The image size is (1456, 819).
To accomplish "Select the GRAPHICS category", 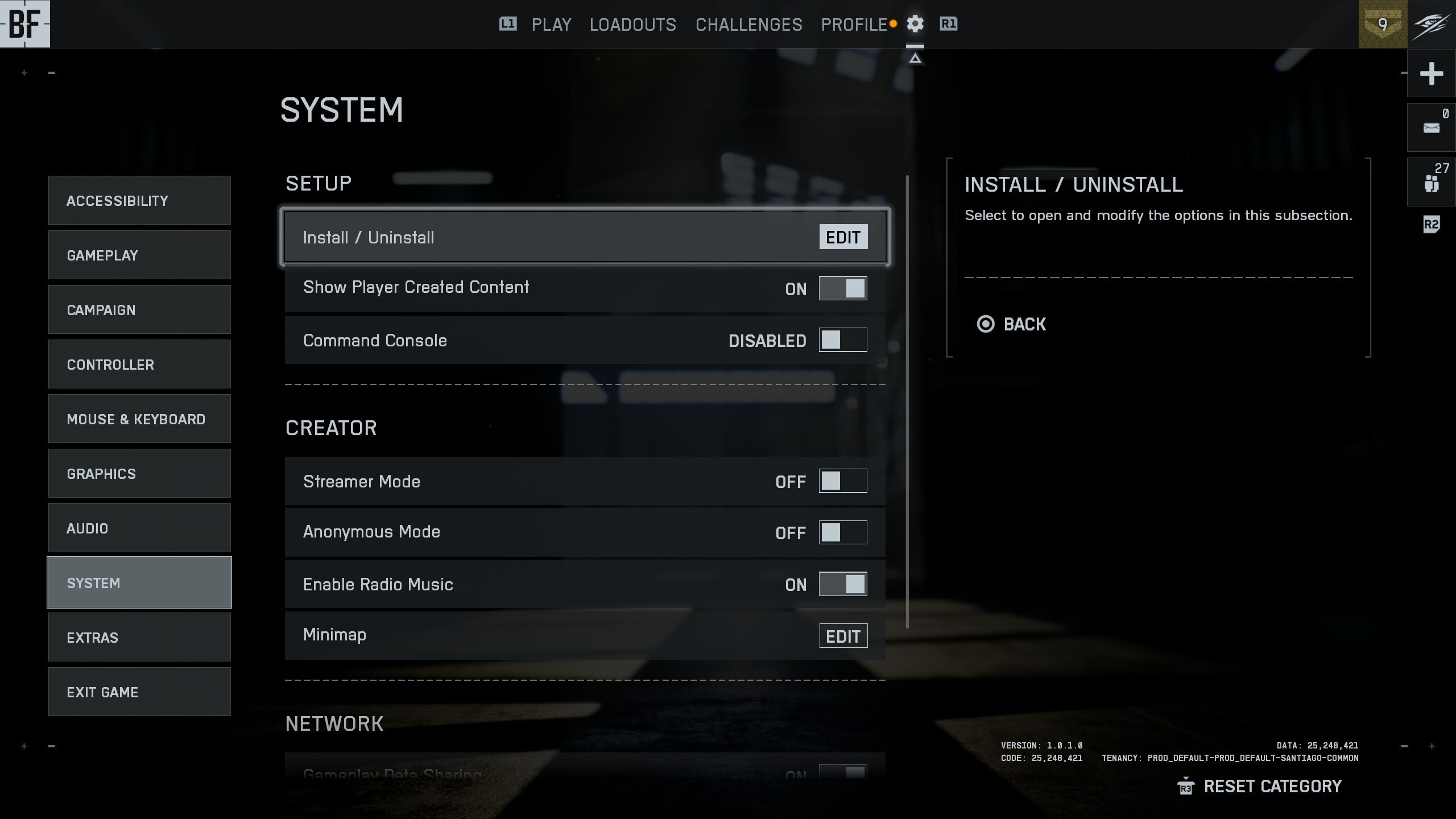I will click(139, 473).
